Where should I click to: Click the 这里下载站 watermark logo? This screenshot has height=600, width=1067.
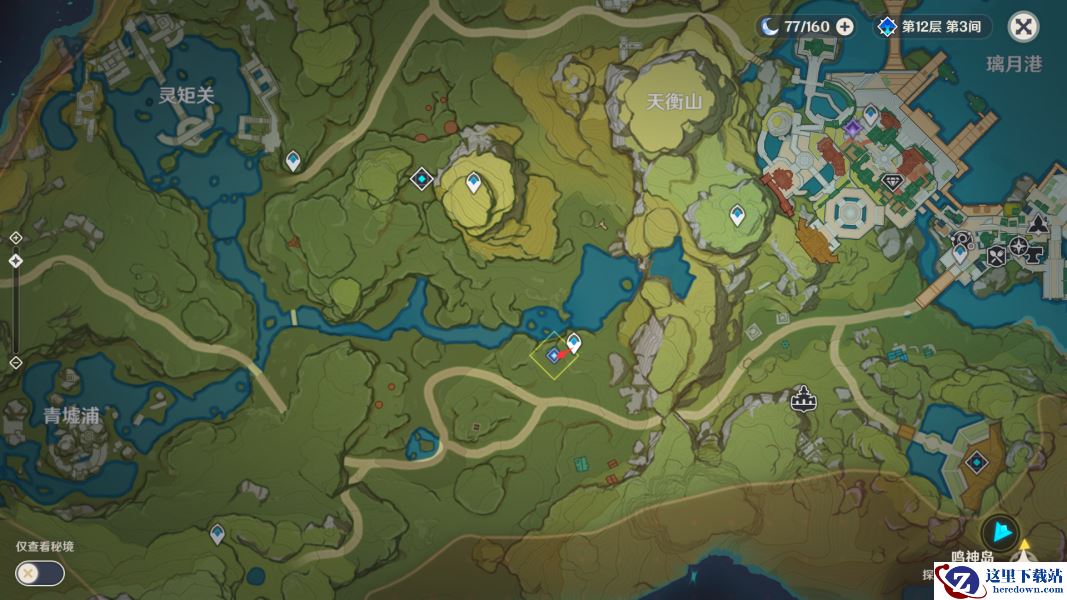[x=1000, y=582]
